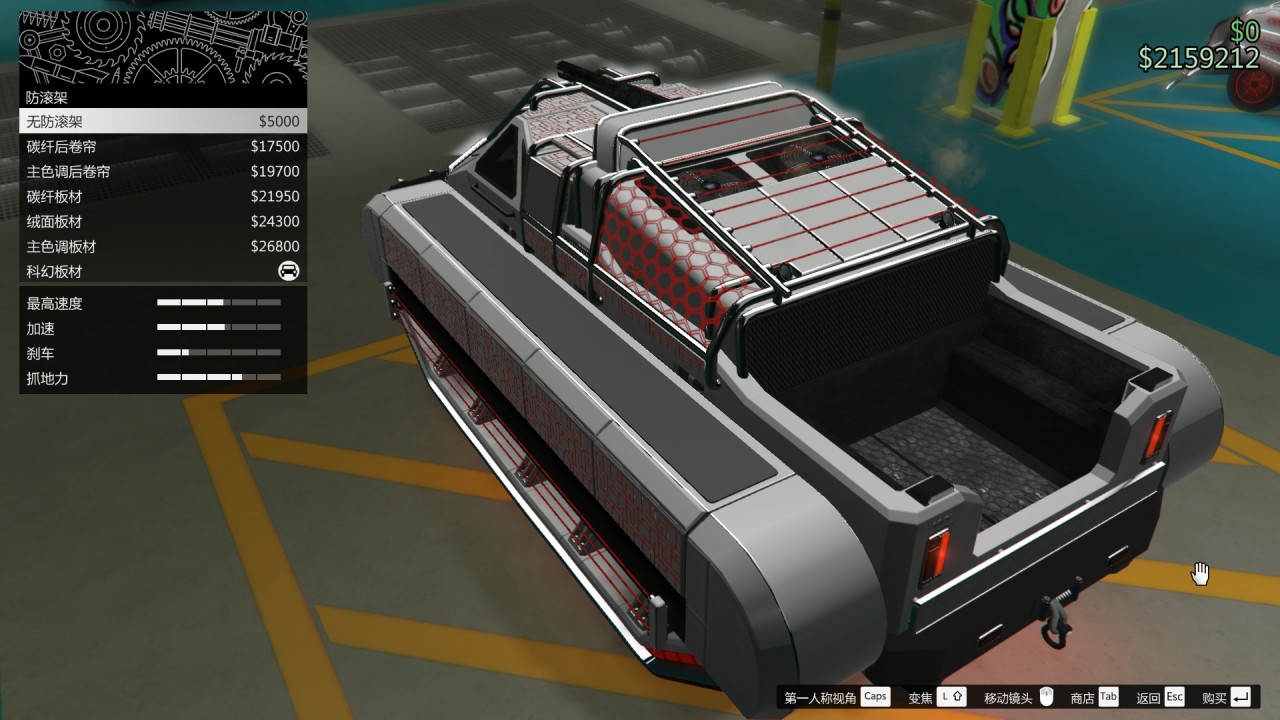Click the shift key icon beside 变焦
Viewport: 1280px width, 720px height.
tap(950, 696)
